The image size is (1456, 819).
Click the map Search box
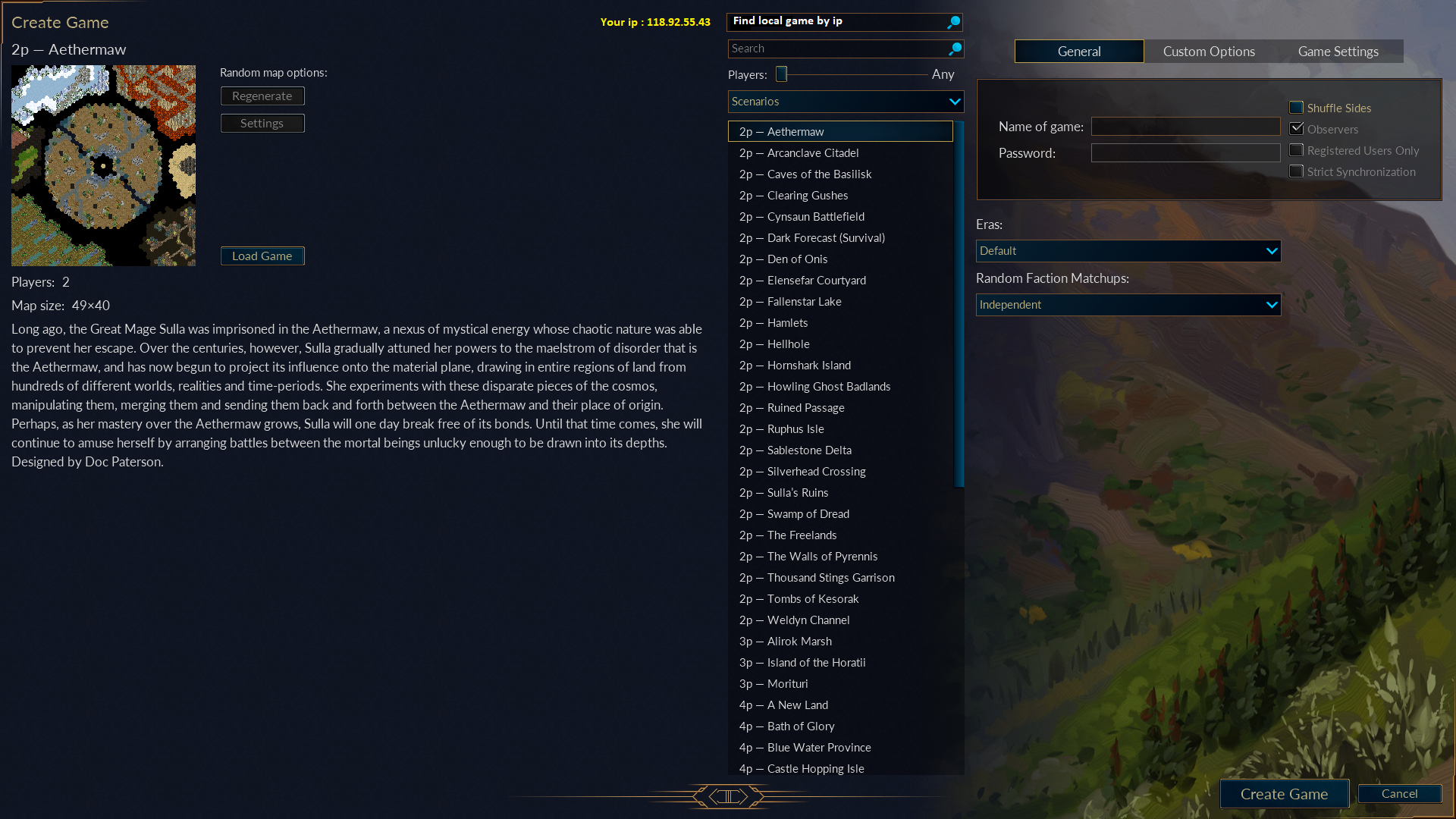point(838,49)
